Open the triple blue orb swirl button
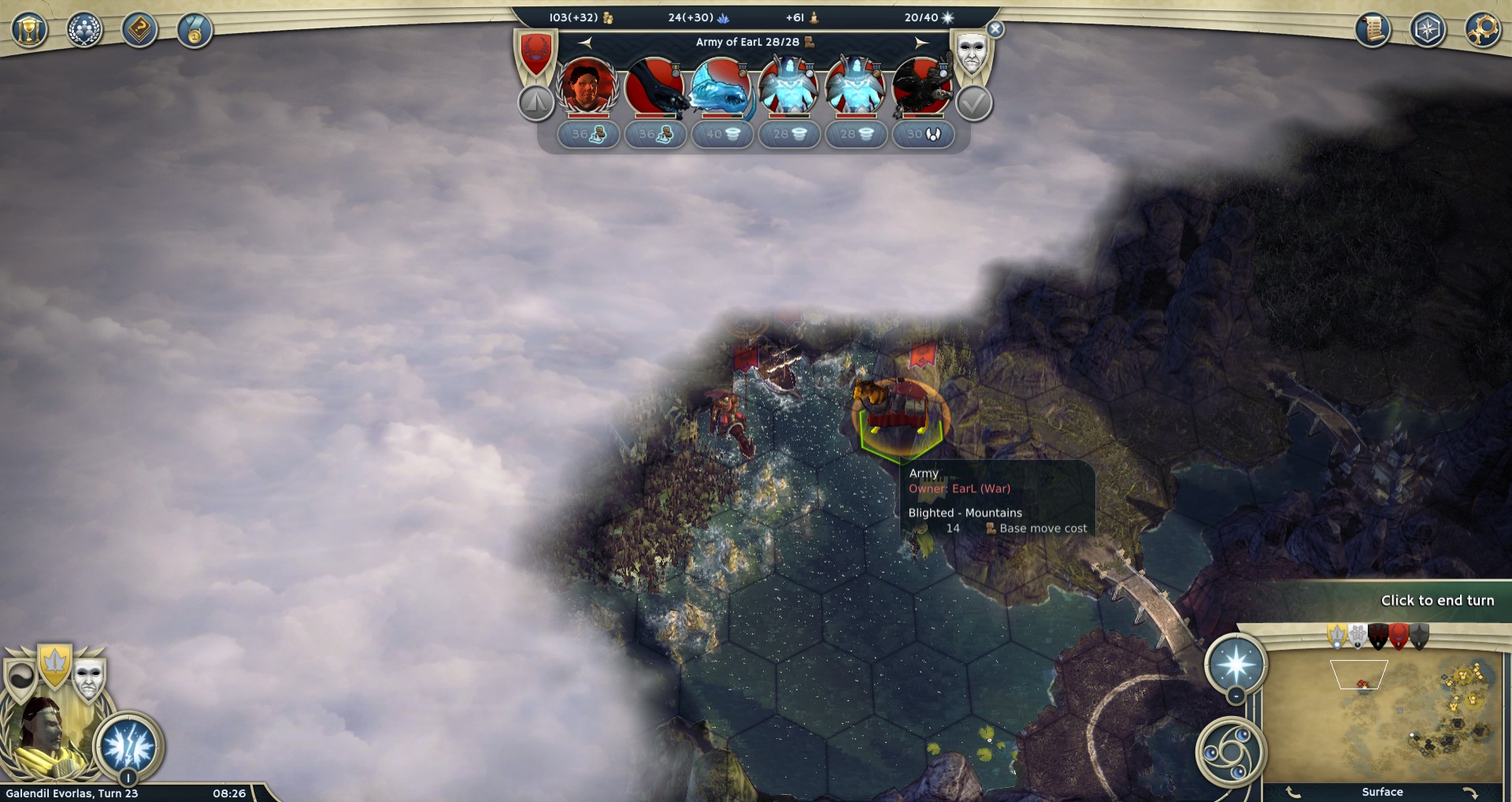The width and height of the screenshot is (1512, 802). click(x=1230, y=752)
